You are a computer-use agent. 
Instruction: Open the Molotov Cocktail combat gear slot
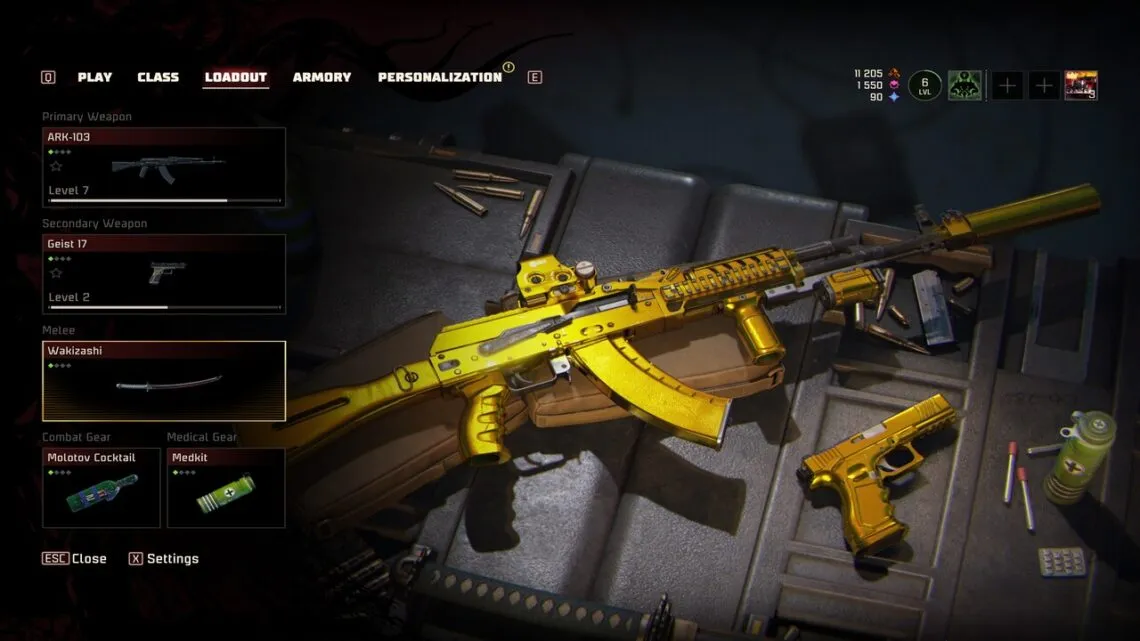pos(101,487)
